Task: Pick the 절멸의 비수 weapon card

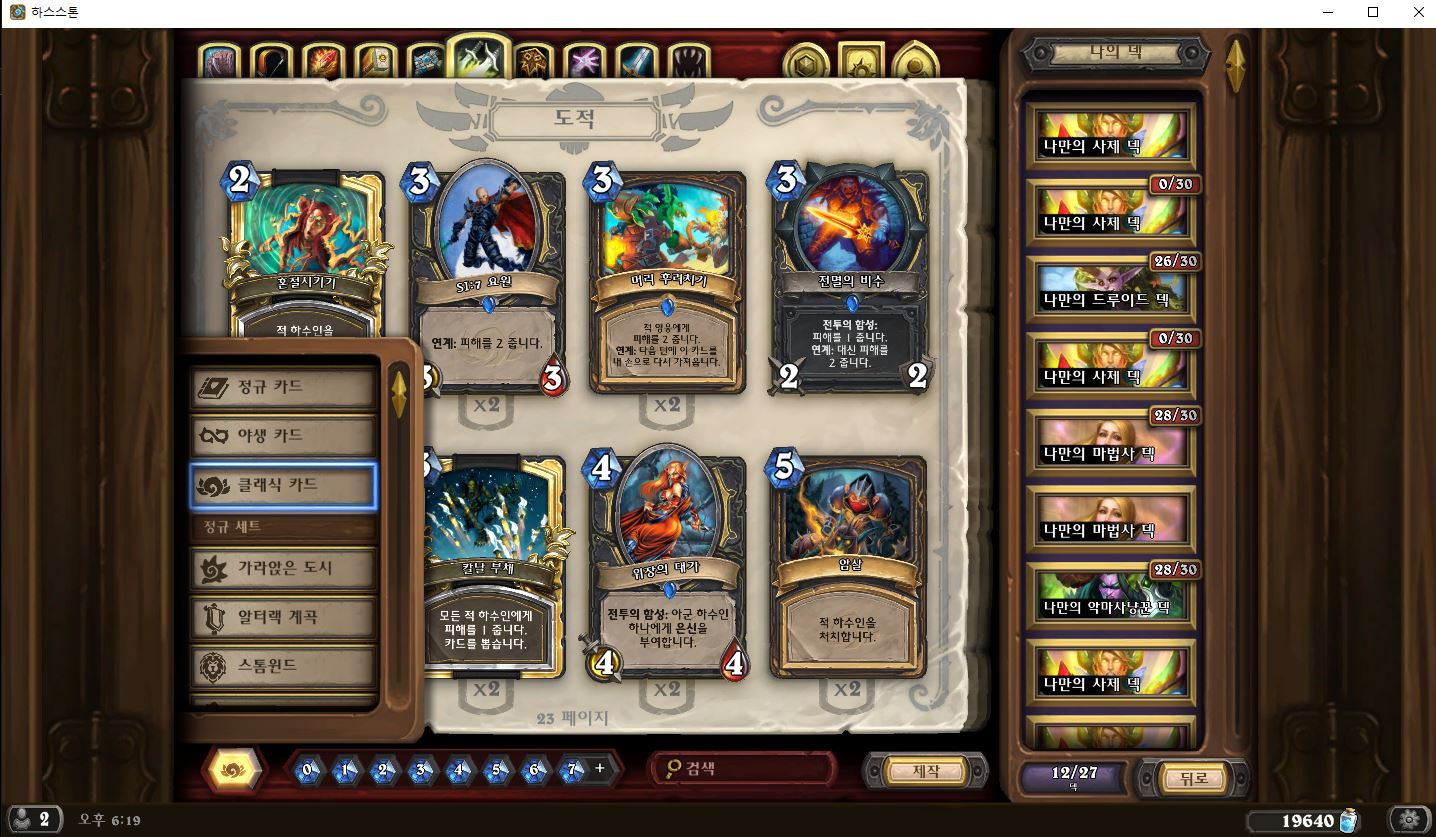Action: (x=848, y=280)
